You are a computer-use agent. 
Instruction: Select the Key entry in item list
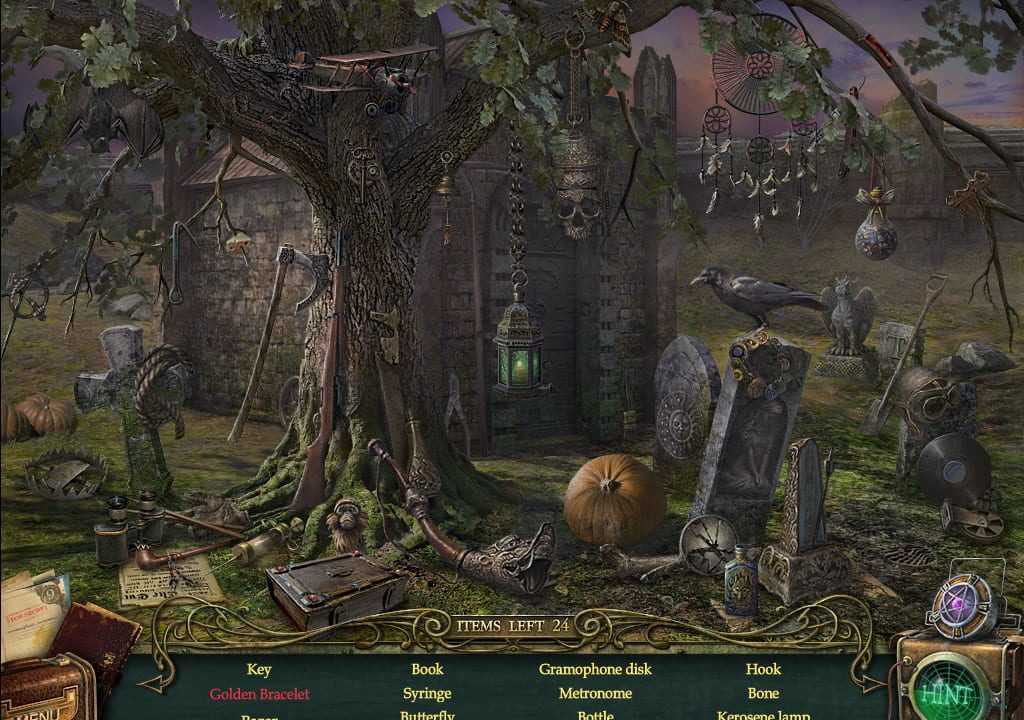point(259,669)
